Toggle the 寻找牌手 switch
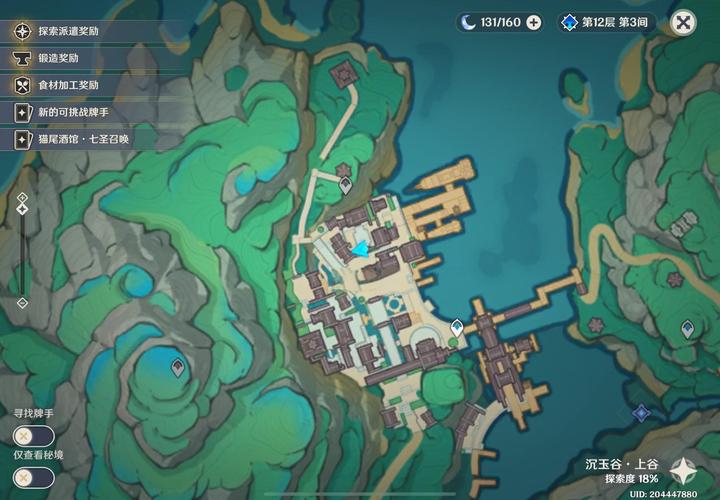 pos(33,435)
